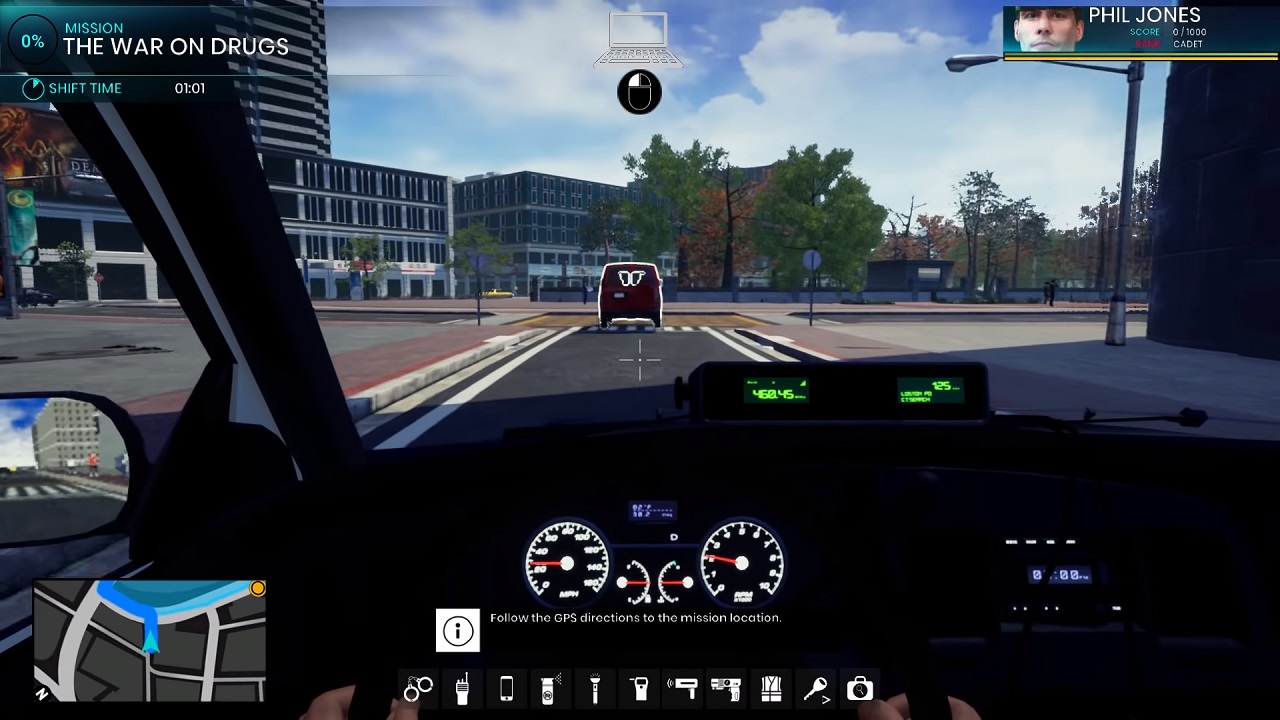
Task: Choose the flashlight tool
Action: pos(595,688)
